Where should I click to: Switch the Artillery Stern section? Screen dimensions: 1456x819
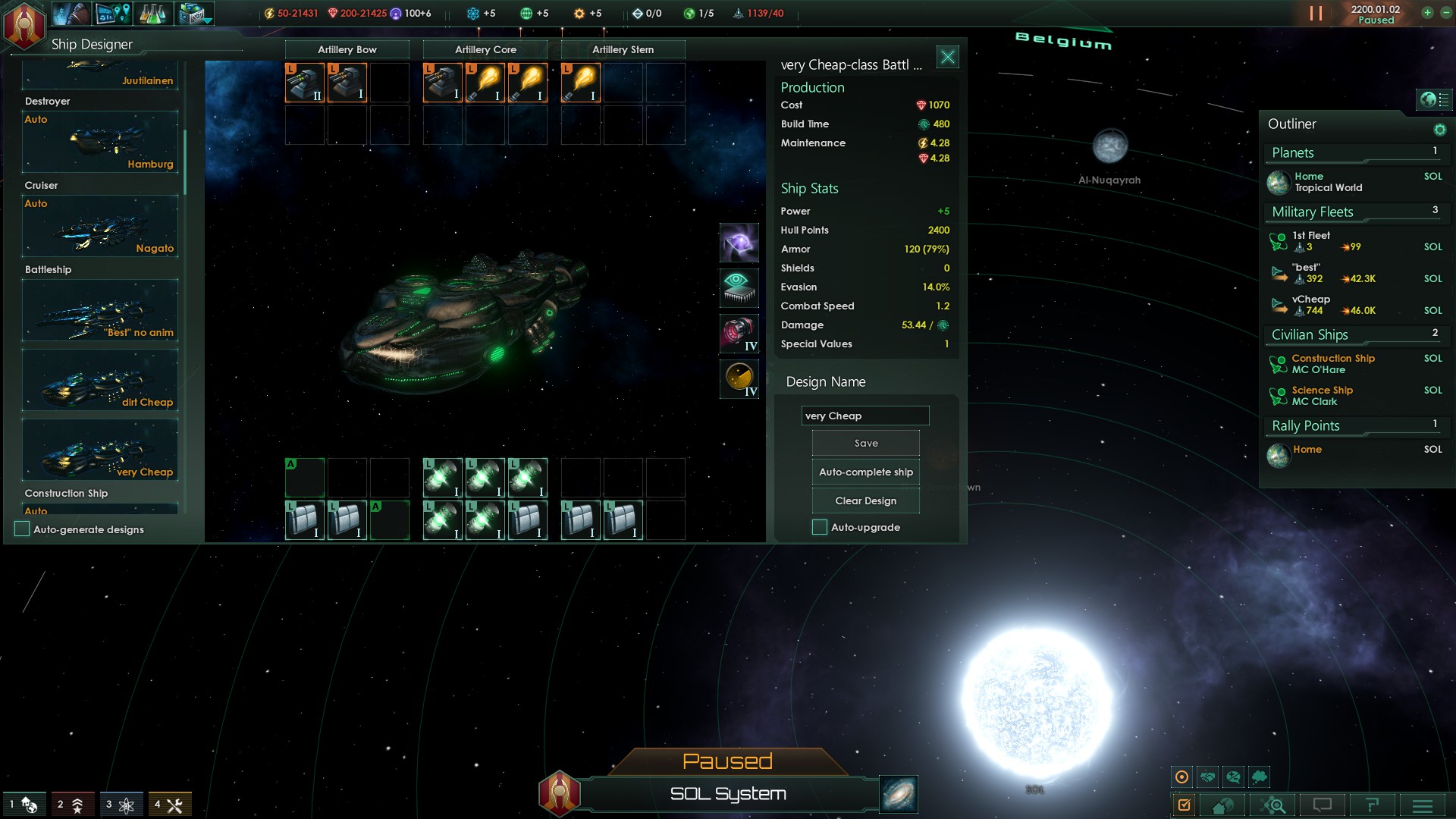(x=623, y=50)
